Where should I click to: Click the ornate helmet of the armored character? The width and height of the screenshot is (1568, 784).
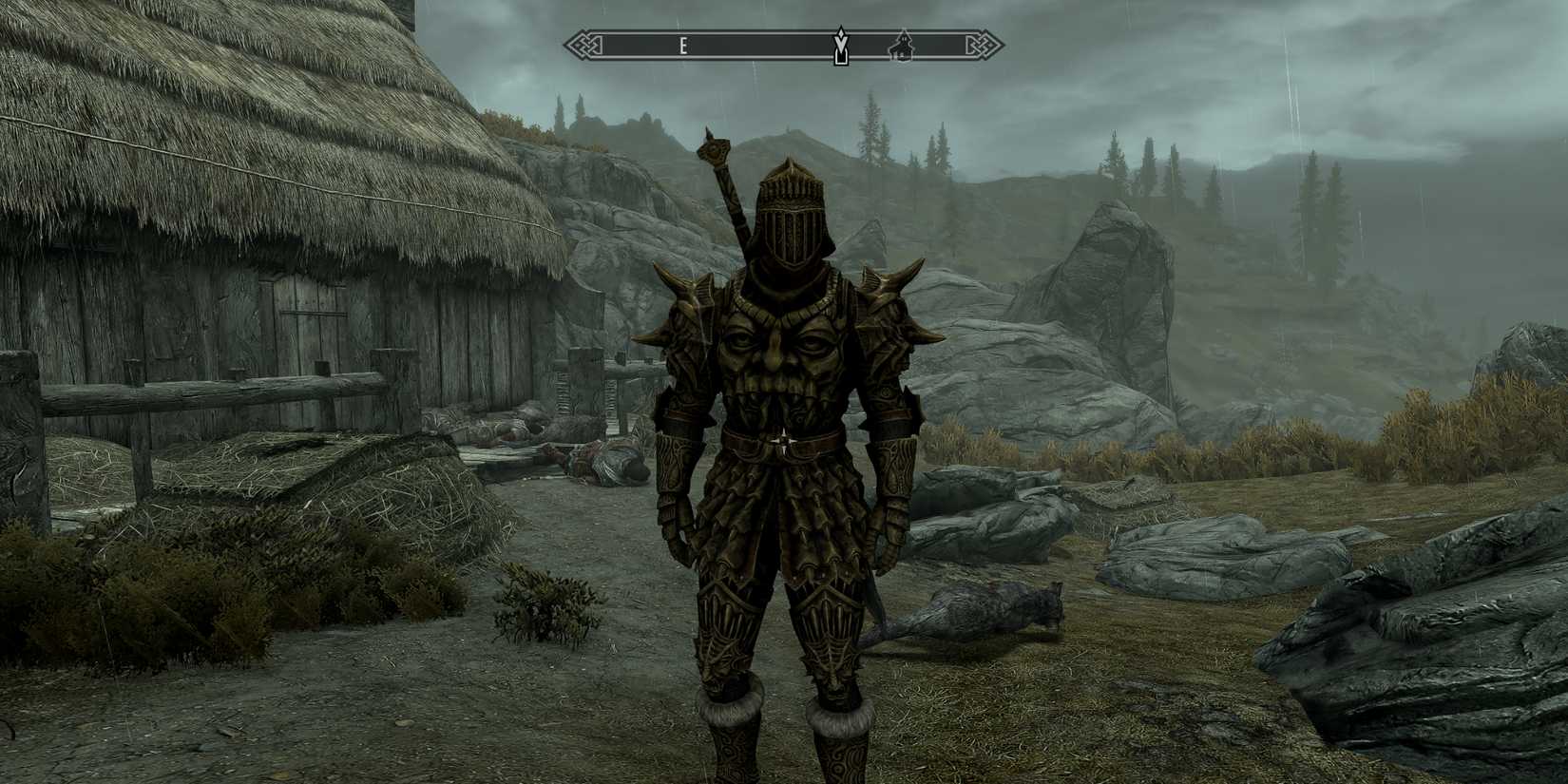tap(791, 219)
